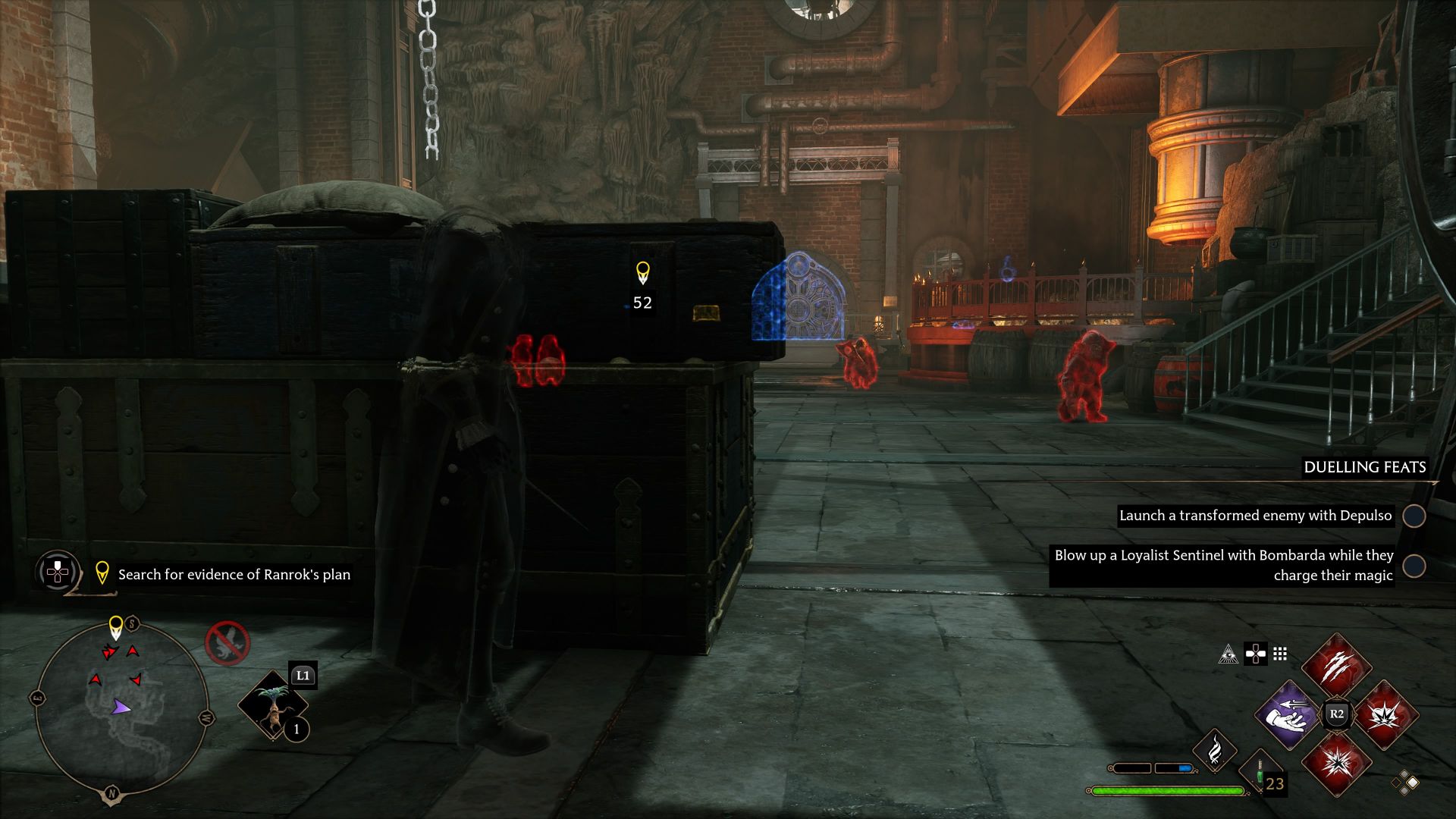Viewport: 1456px width, 819px height.
Task: Select the Launch transformed enemy with Depulso feat
Action: (x=1255, y=516)
